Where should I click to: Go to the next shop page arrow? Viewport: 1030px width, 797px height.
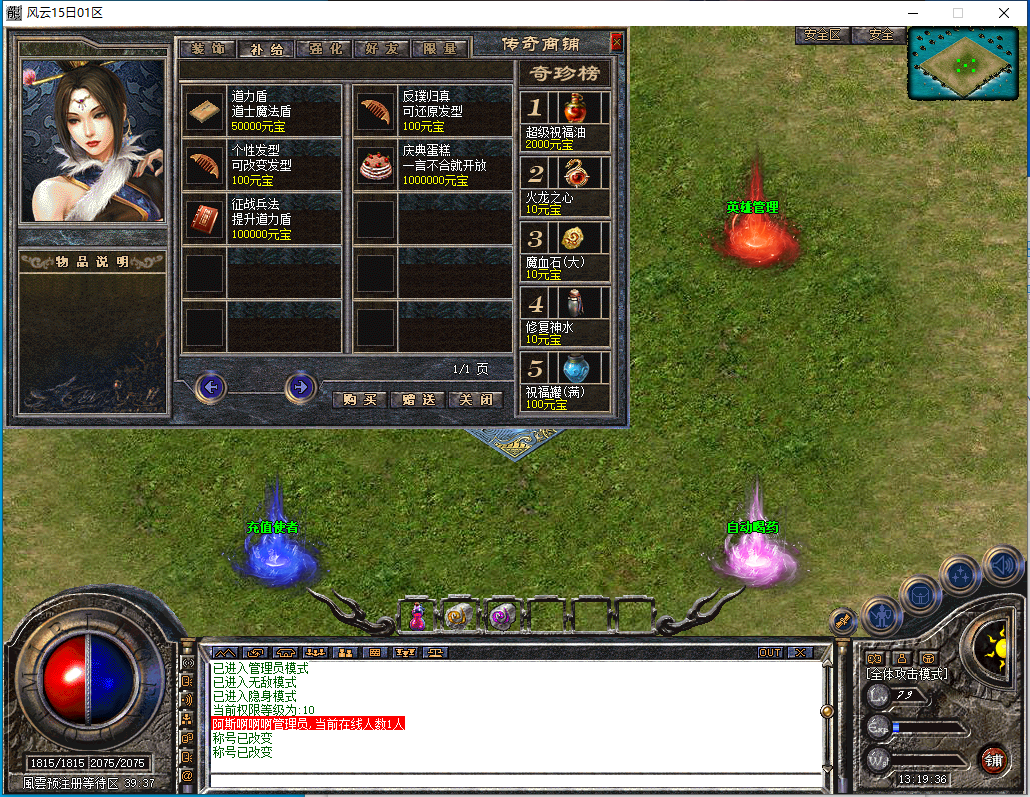tap(300, 387)
